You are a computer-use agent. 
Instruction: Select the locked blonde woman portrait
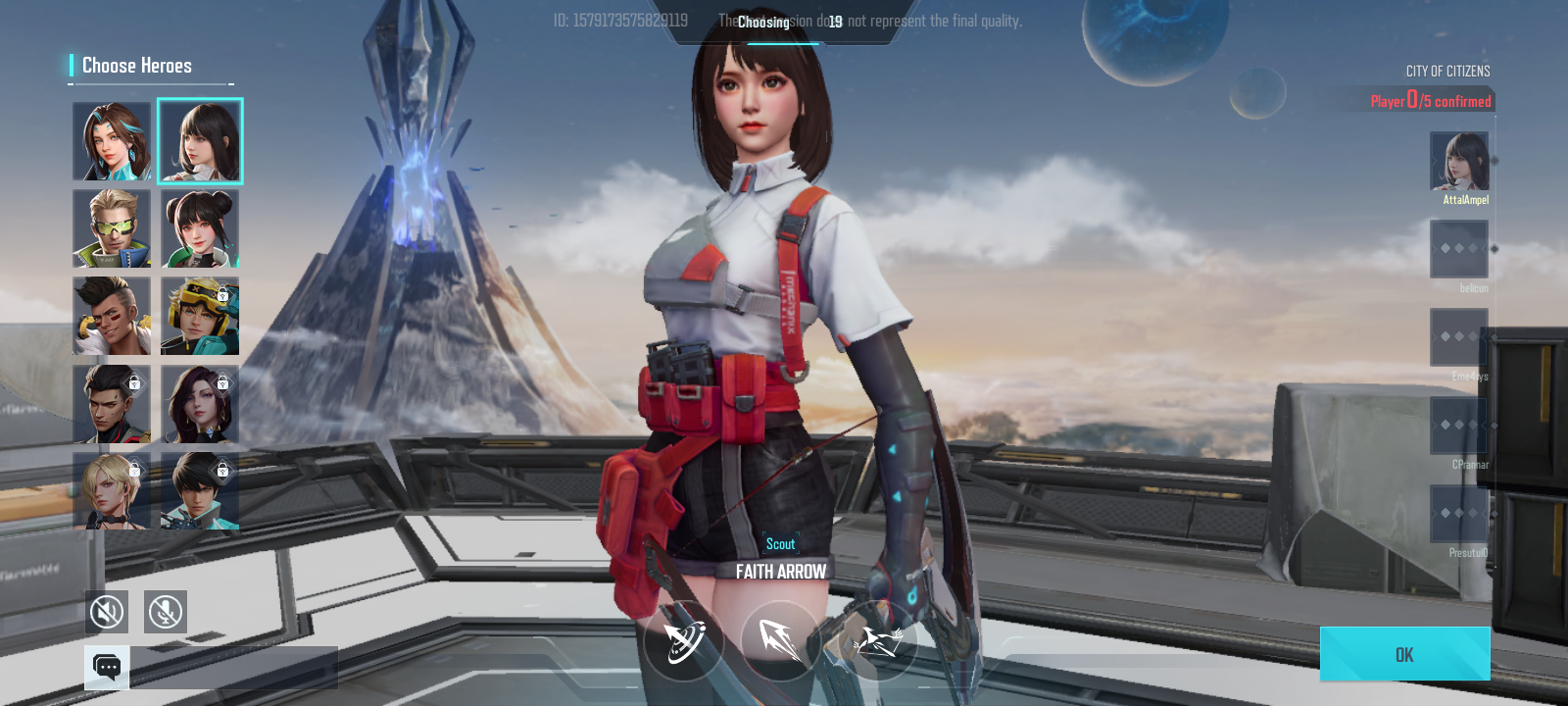(x=112, y=490)
